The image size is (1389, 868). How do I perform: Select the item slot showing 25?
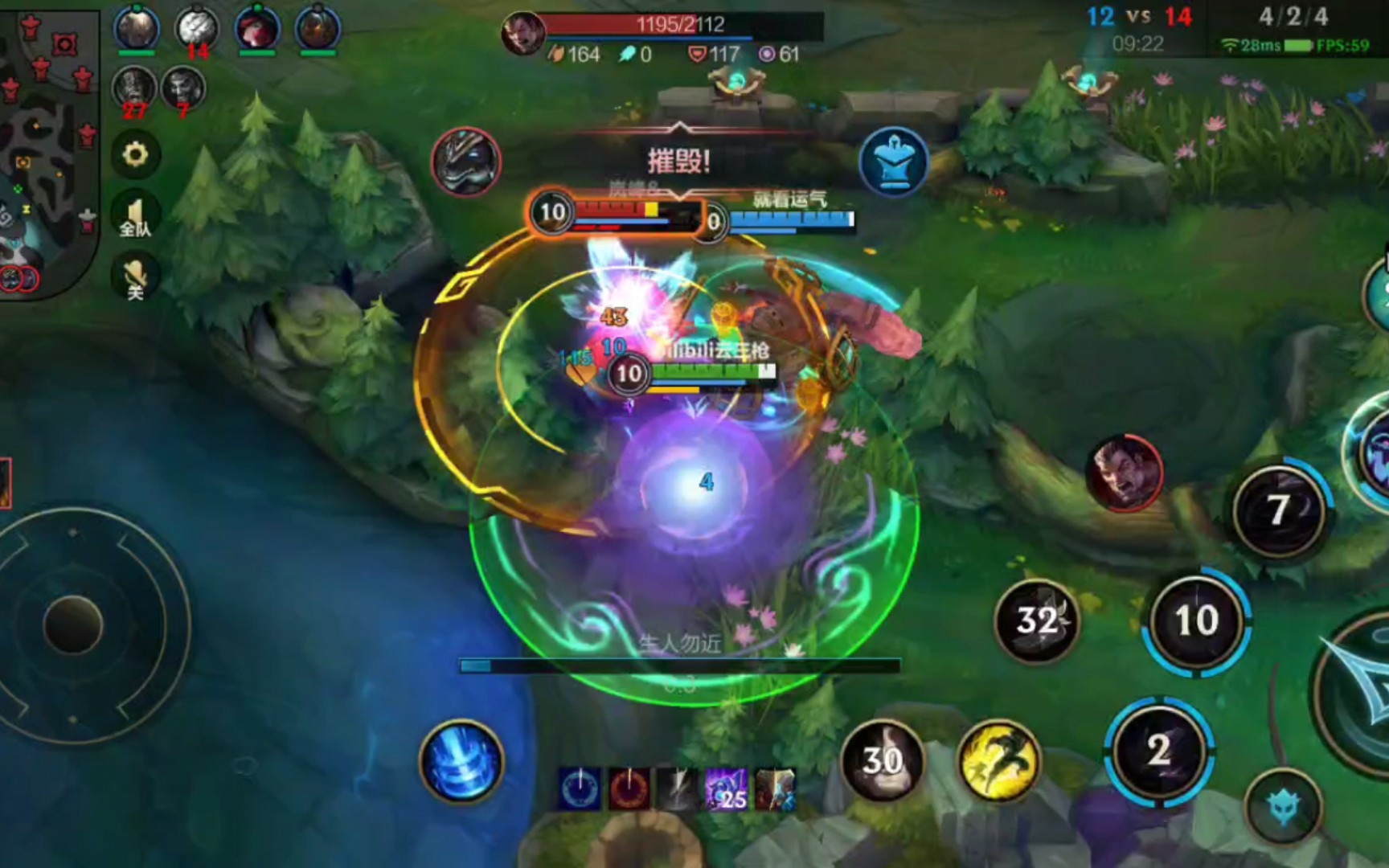coord(726,788)
